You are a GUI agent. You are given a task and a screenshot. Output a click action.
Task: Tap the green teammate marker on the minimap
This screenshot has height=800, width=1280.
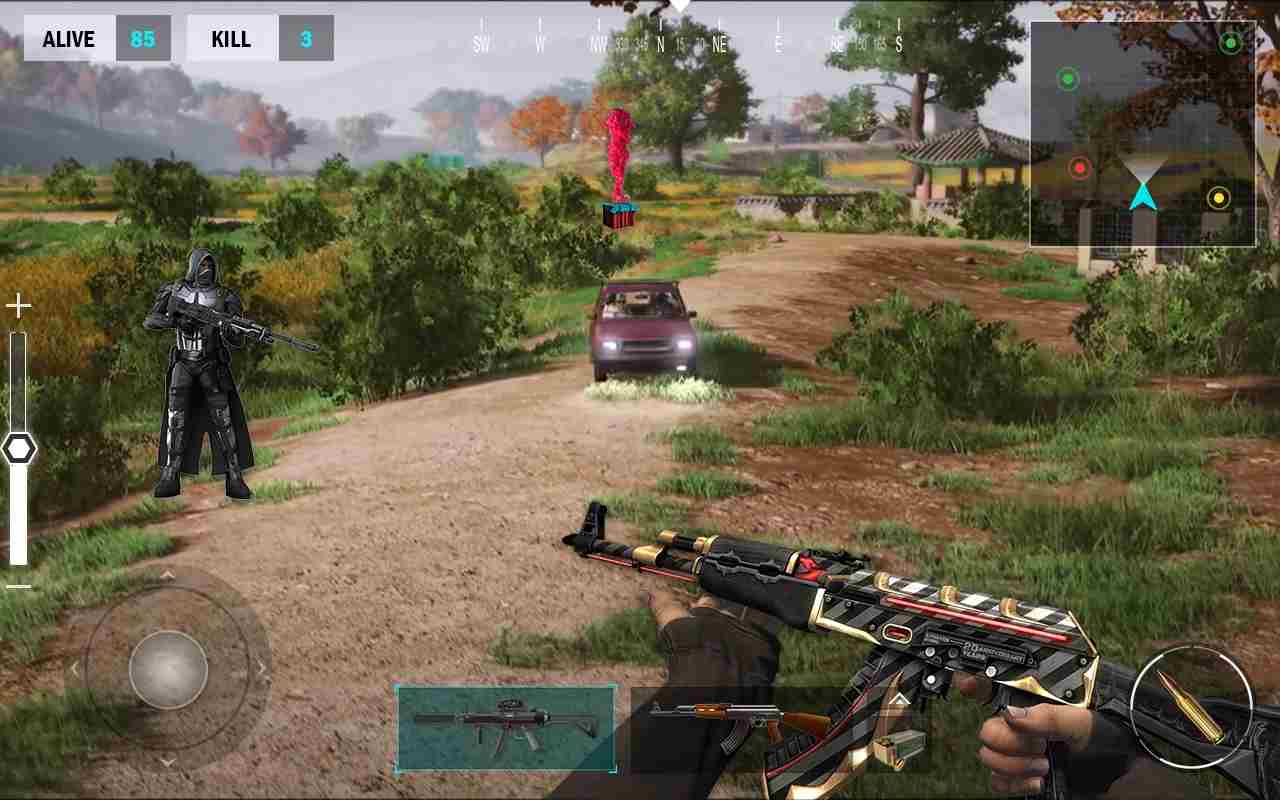[x=1067, y=78]
